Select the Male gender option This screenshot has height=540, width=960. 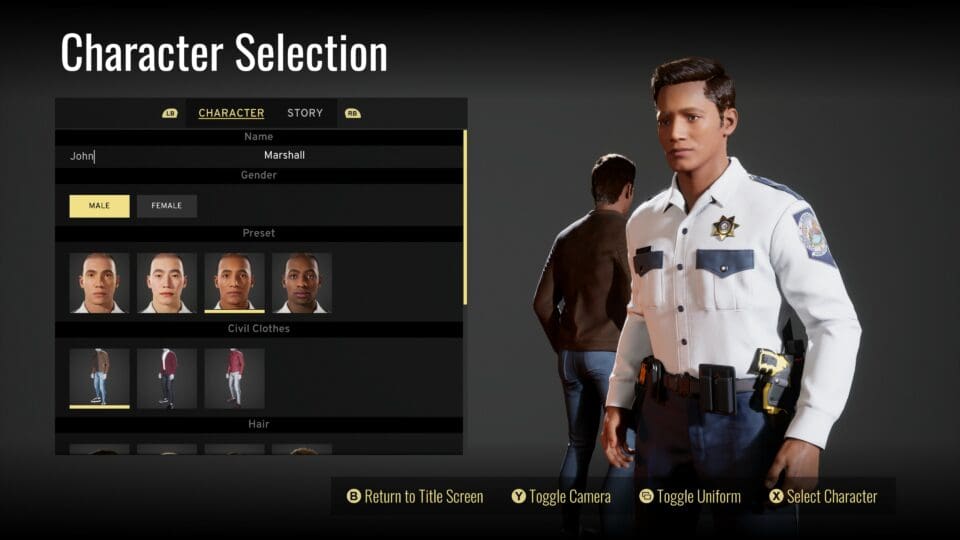[x=99, y=206]
